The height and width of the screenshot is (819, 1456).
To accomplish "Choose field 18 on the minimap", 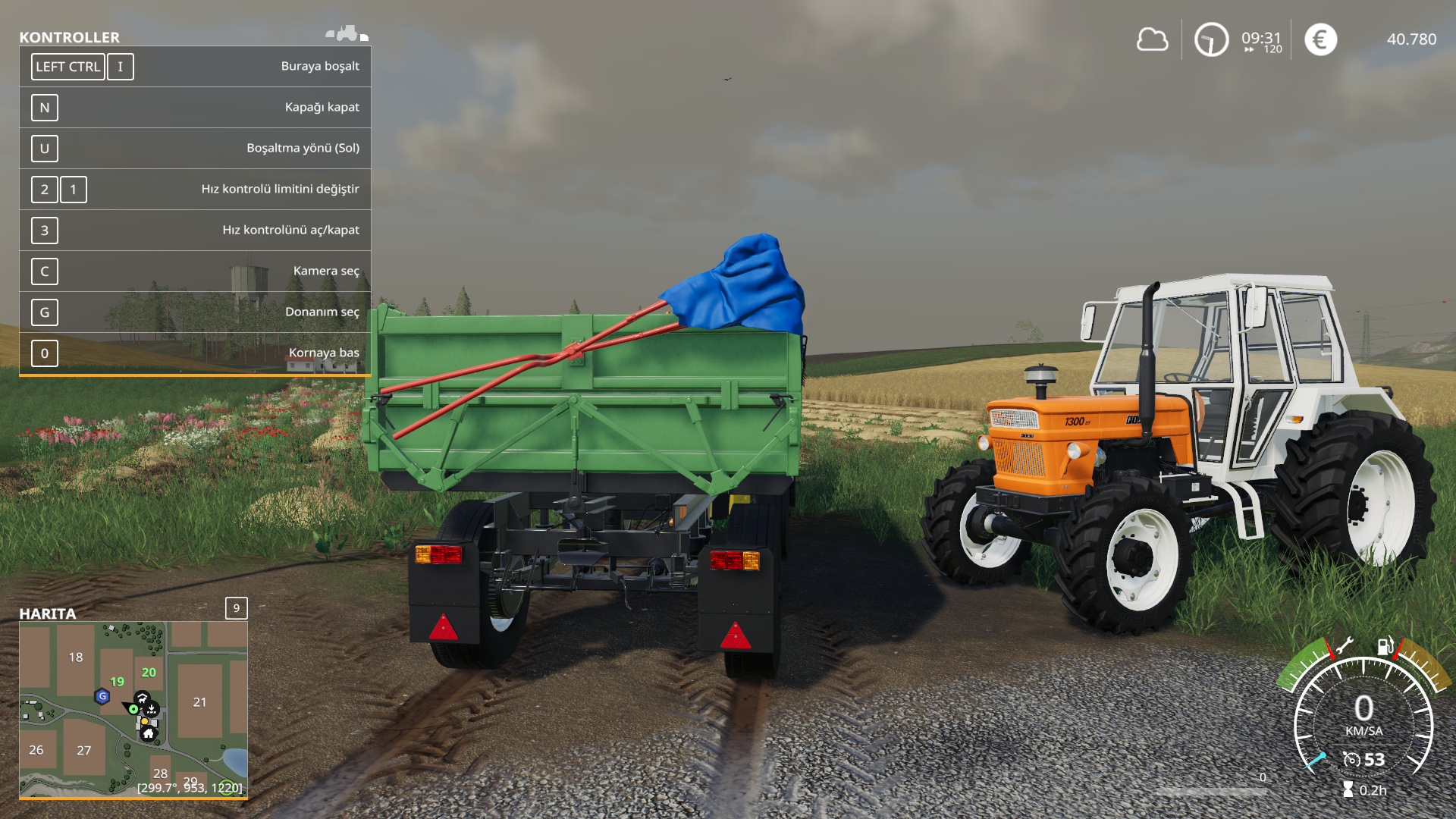I will coord(76,657).
